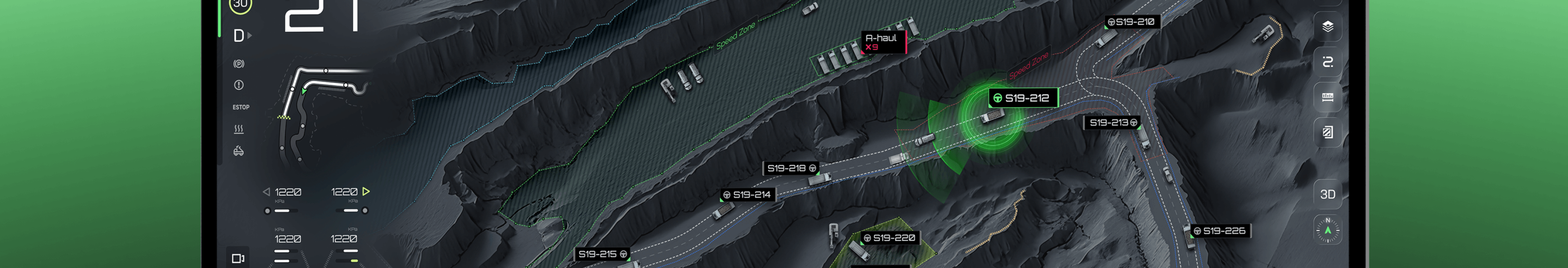Select truck label S19-220
Screen dimensions: 1568x268
click(x=889, y=238)
